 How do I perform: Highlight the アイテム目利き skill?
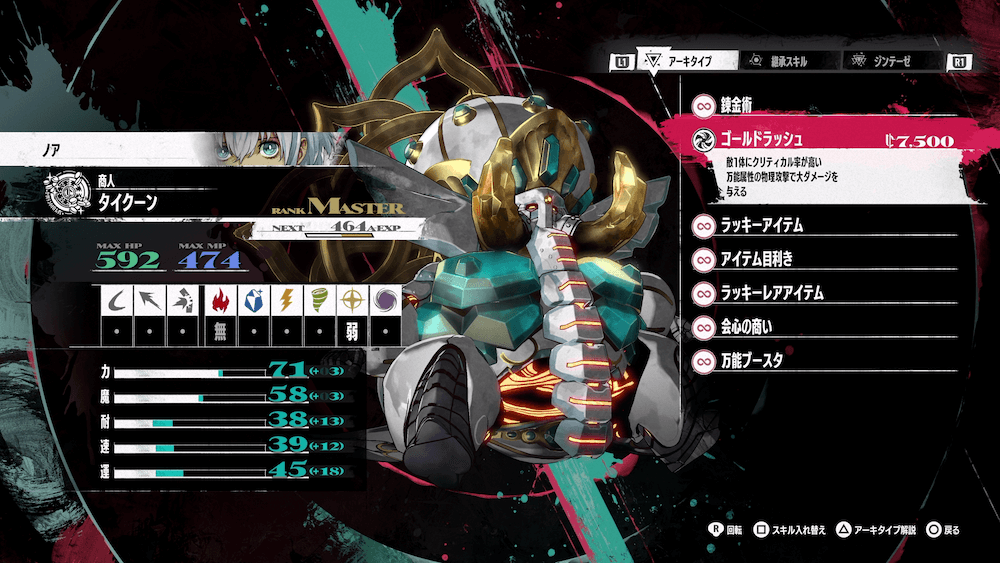tap(820, 259)
